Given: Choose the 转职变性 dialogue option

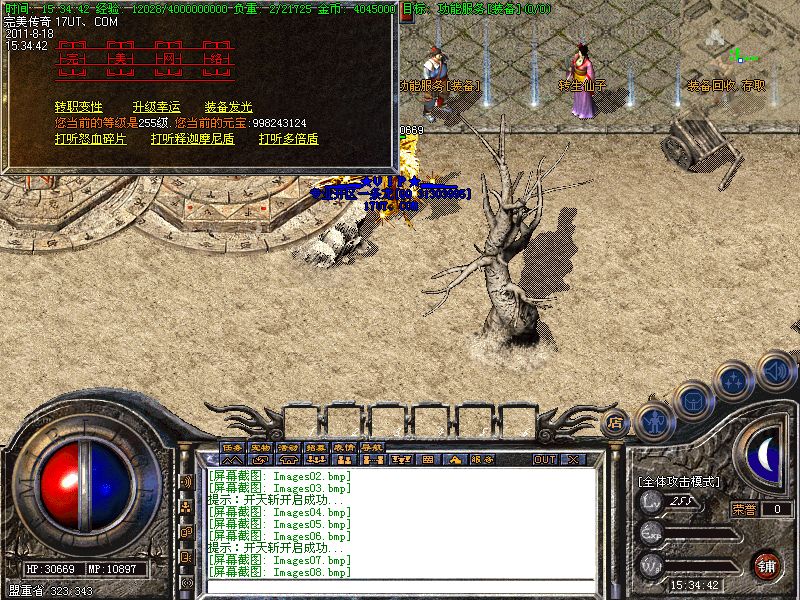Looking at the screenshot, I should 79,107.
